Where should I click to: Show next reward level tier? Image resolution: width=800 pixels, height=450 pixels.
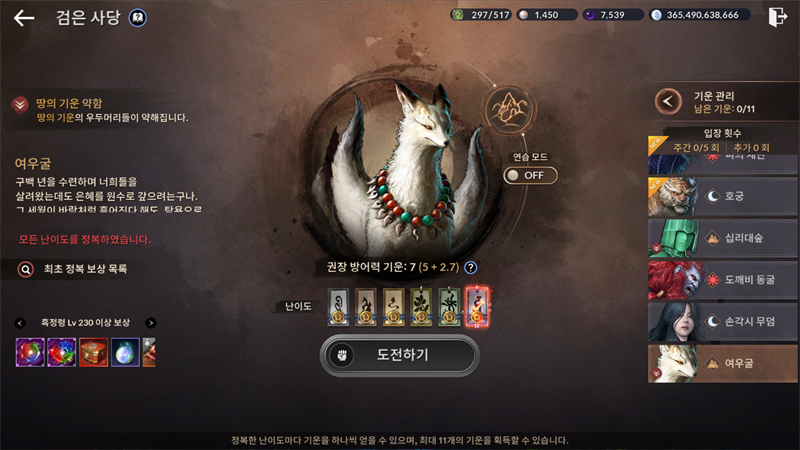(x=151, y=323)
